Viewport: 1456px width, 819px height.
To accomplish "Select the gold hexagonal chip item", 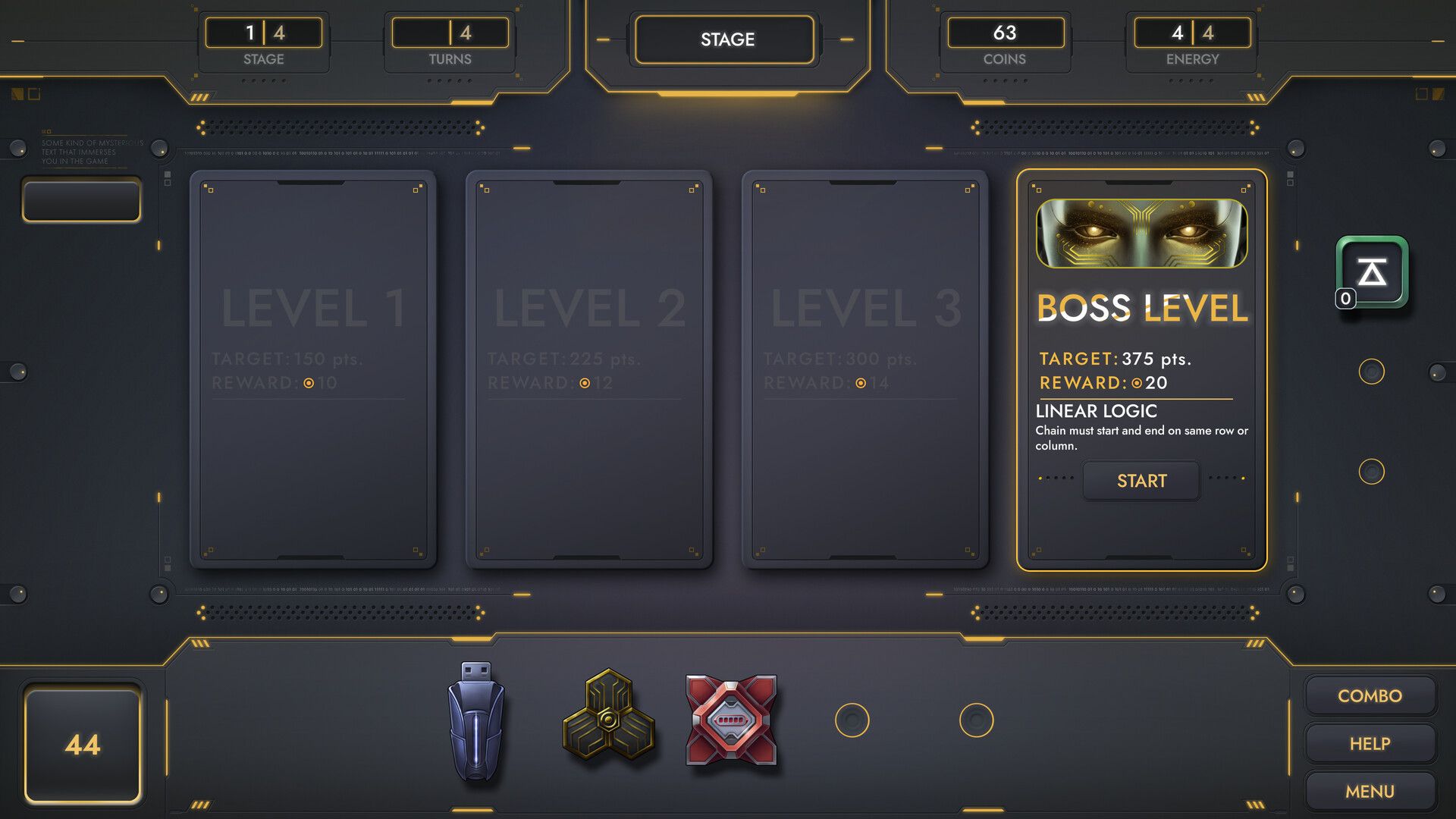I will [x=608, y=715].
